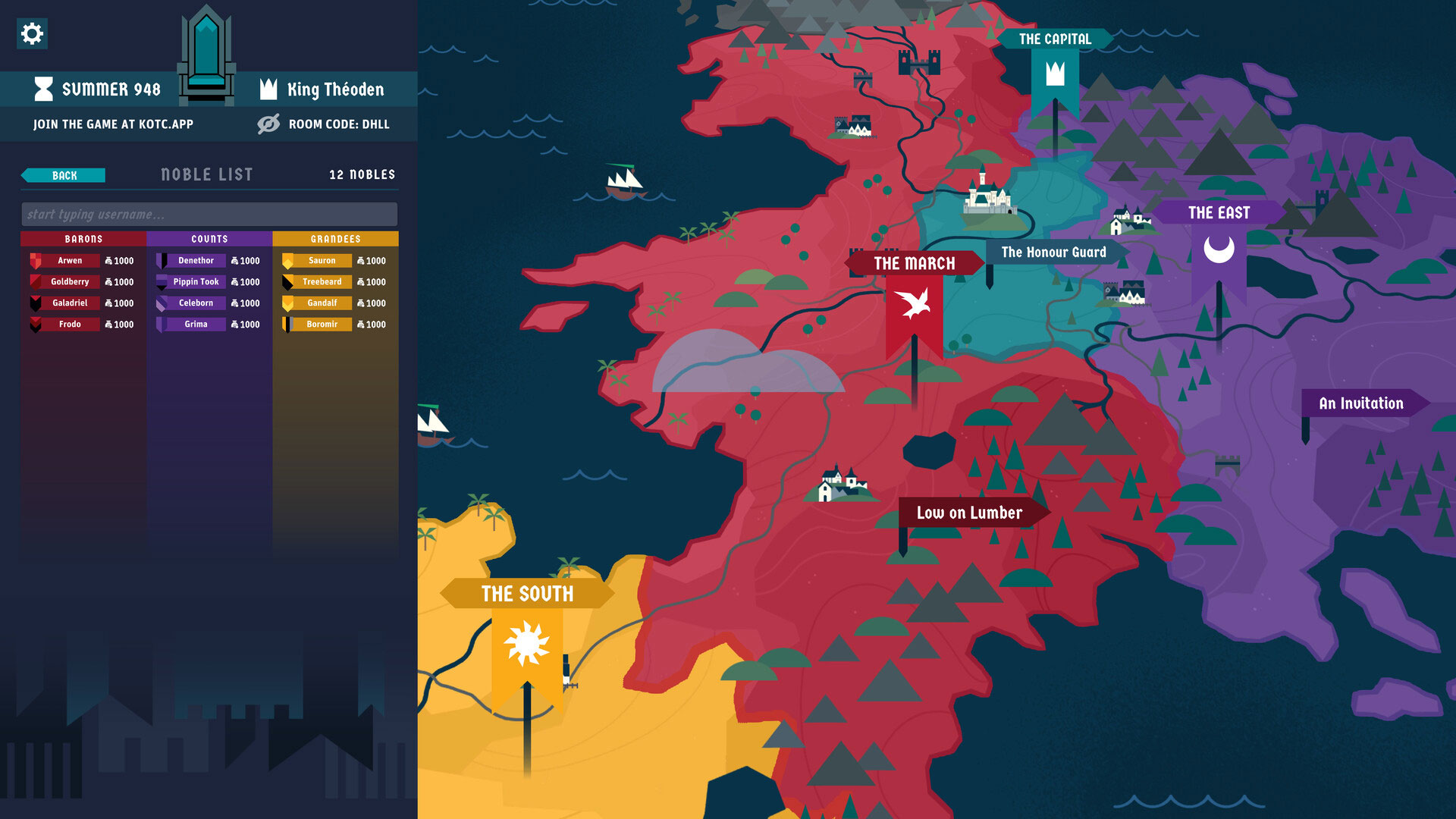The width and height of the screenshot is (1456, 819).
Task: Select Baron Arwen in the list
Action: (70, 261)
